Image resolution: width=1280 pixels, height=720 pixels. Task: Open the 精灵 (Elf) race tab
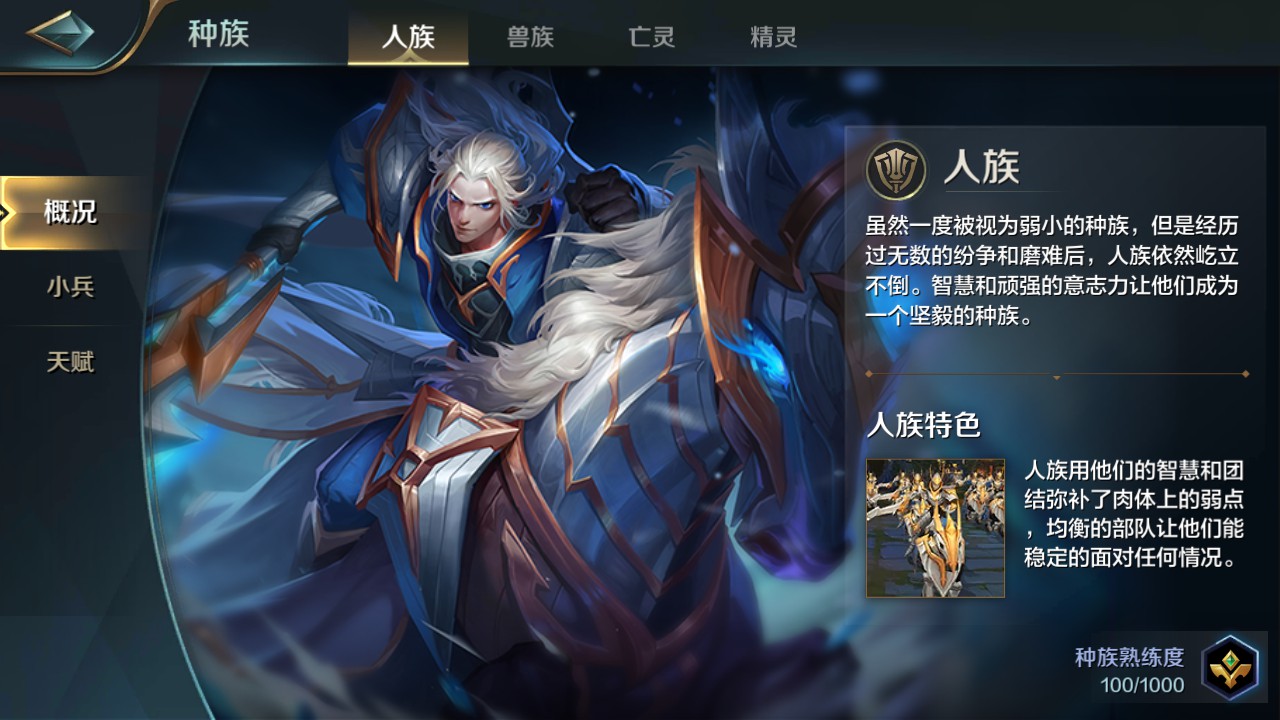click(770, 38)
